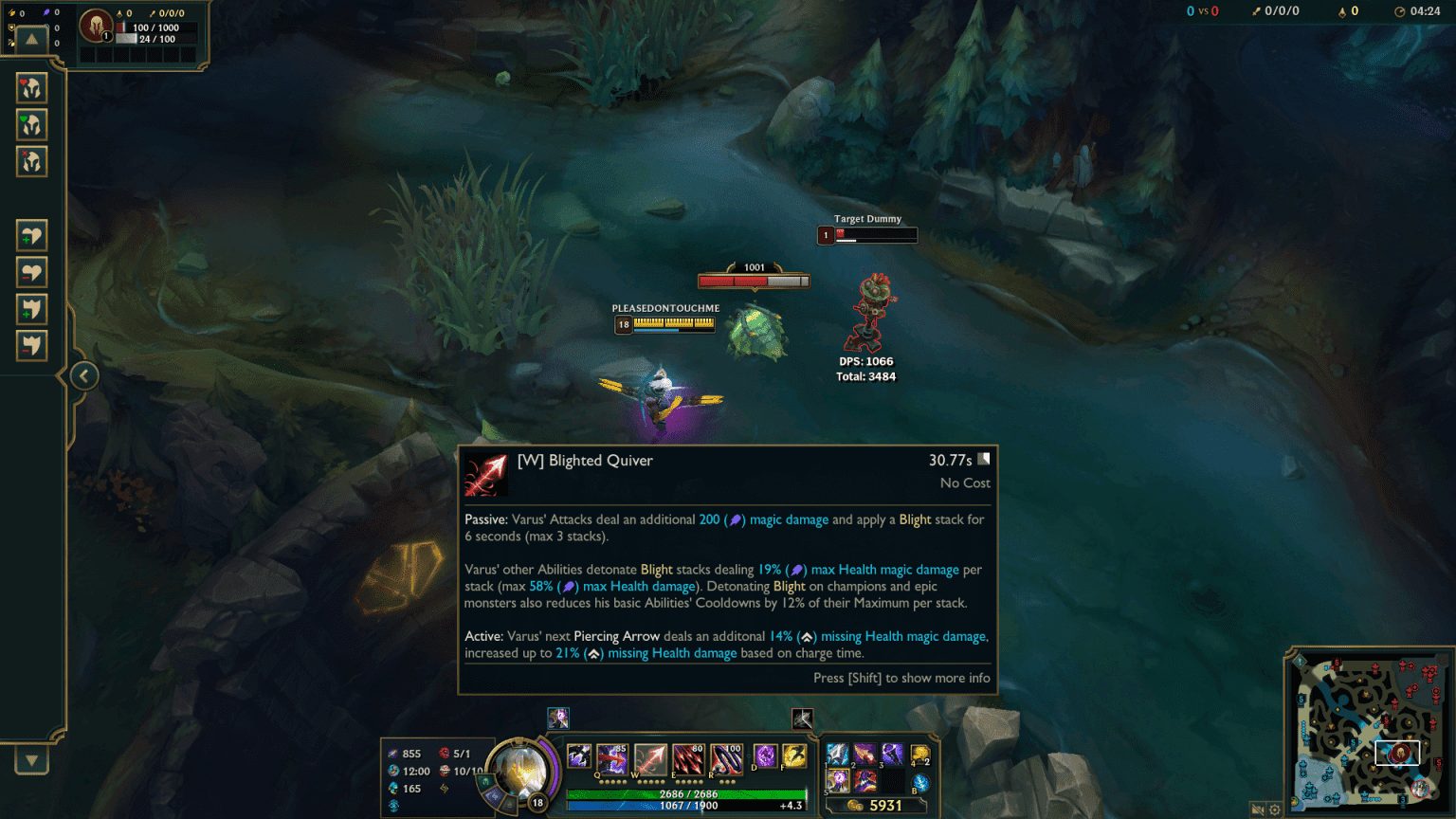Use the heart-plus heal icon in practice panel

click(x=32, y=235)
